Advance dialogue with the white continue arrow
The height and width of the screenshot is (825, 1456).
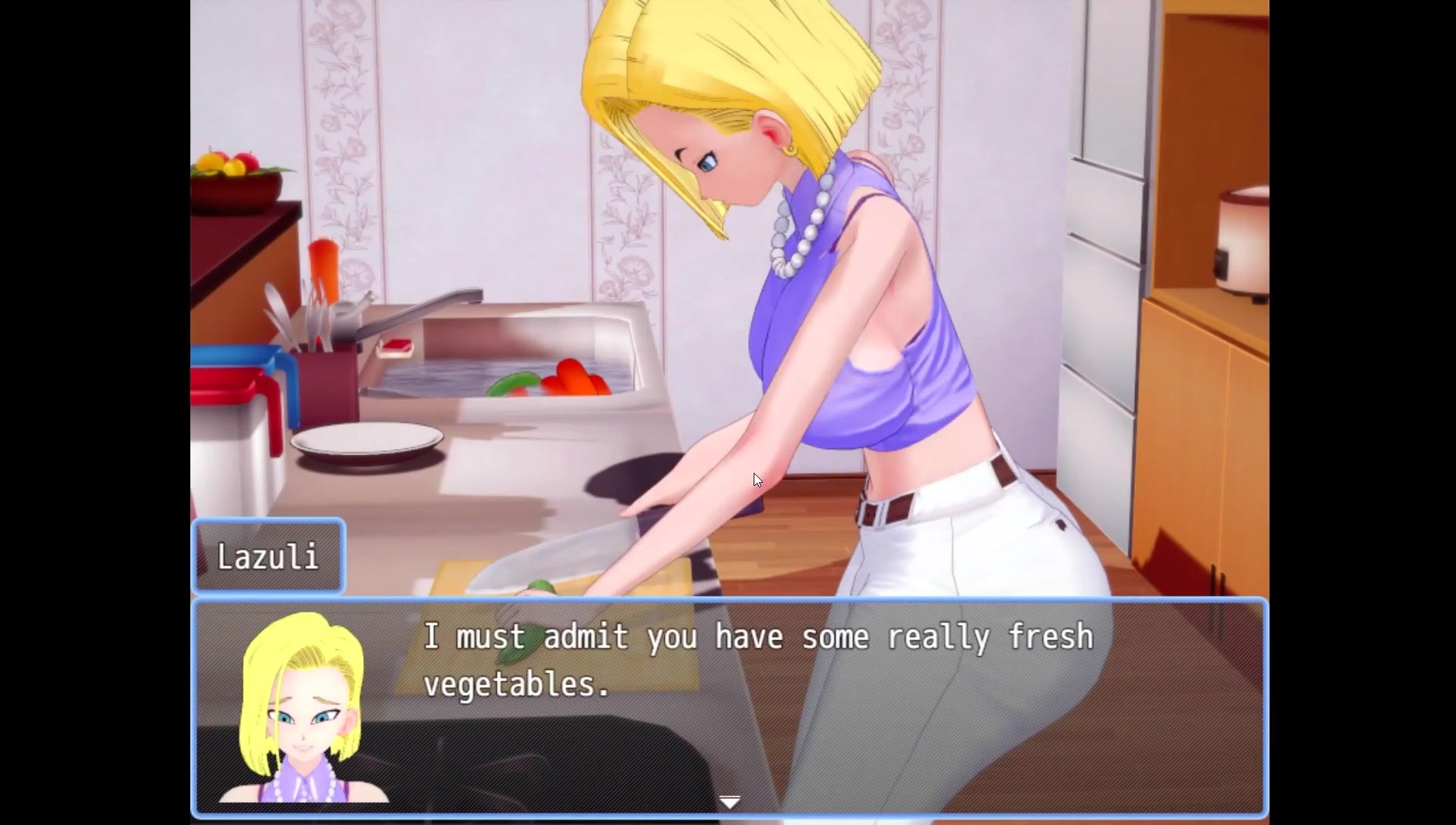click(730, 802)
